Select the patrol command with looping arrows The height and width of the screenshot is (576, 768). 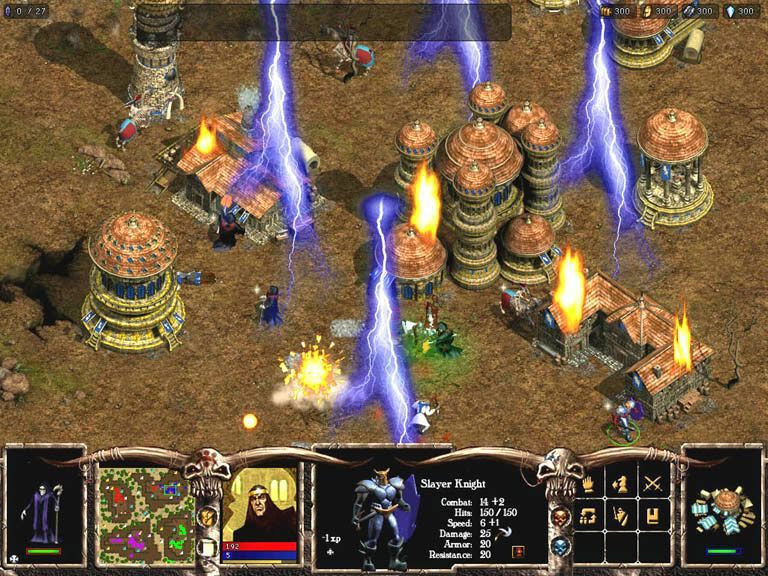click(590, 516)
